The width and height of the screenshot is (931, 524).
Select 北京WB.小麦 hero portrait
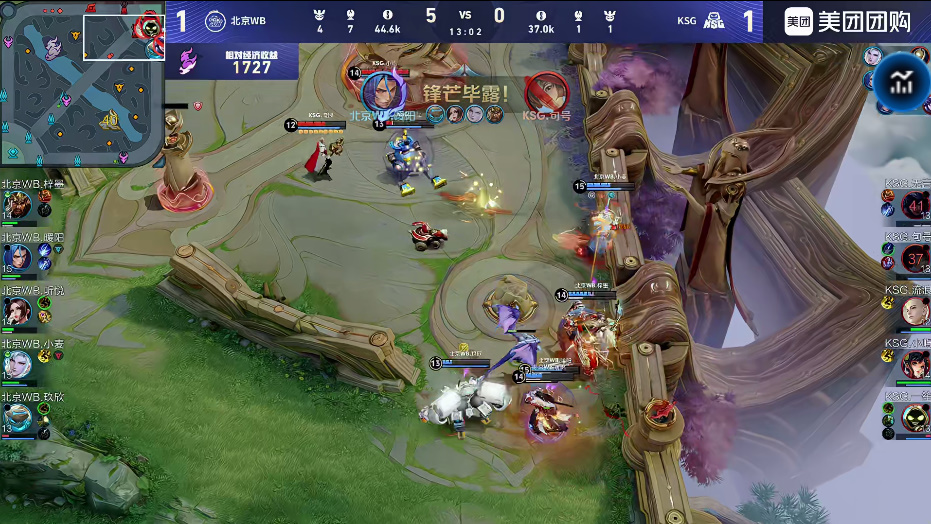tap(17, 364)
